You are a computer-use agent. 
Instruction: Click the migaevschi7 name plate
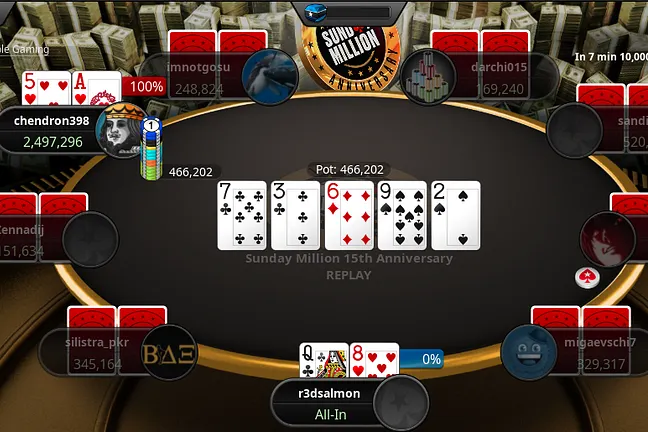[600, 353]
